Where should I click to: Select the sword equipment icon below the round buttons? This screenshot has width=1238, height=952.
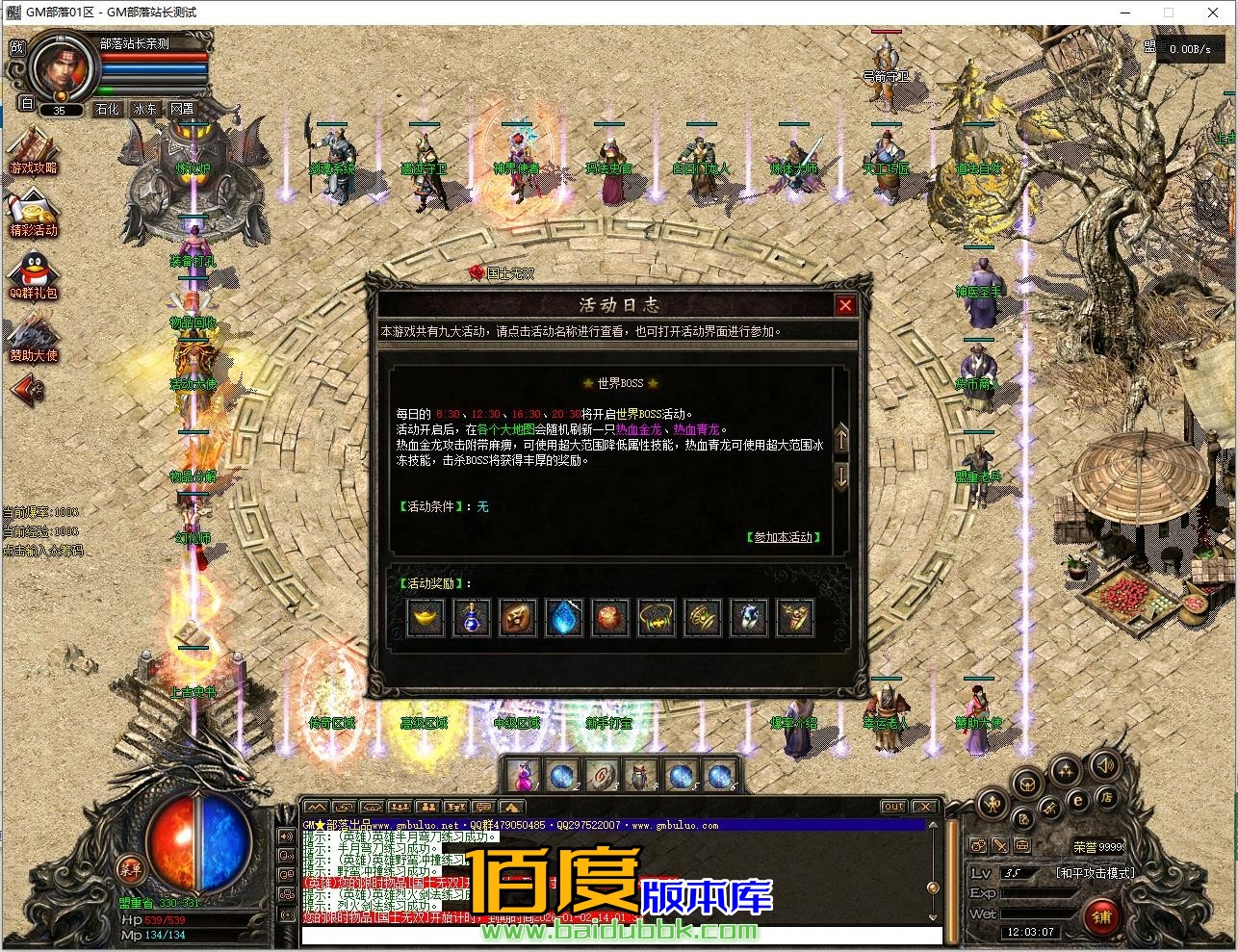pyautogui.click(x=999, y=845)
